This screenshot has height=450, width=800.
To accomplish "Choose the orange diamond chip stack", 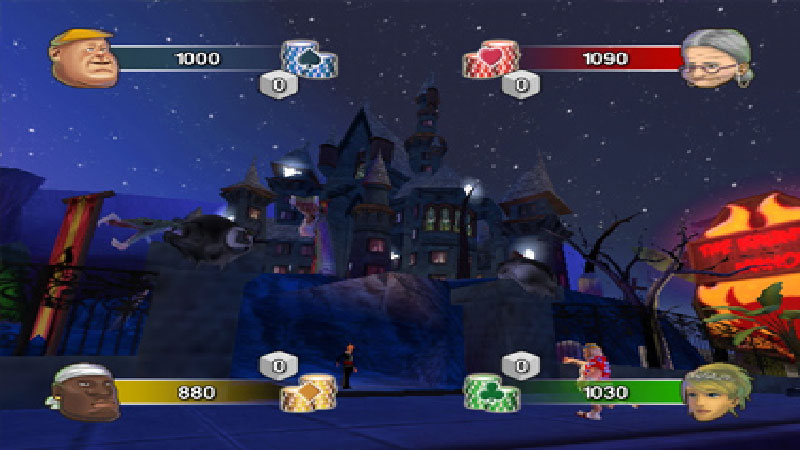I will click(308, 392).
